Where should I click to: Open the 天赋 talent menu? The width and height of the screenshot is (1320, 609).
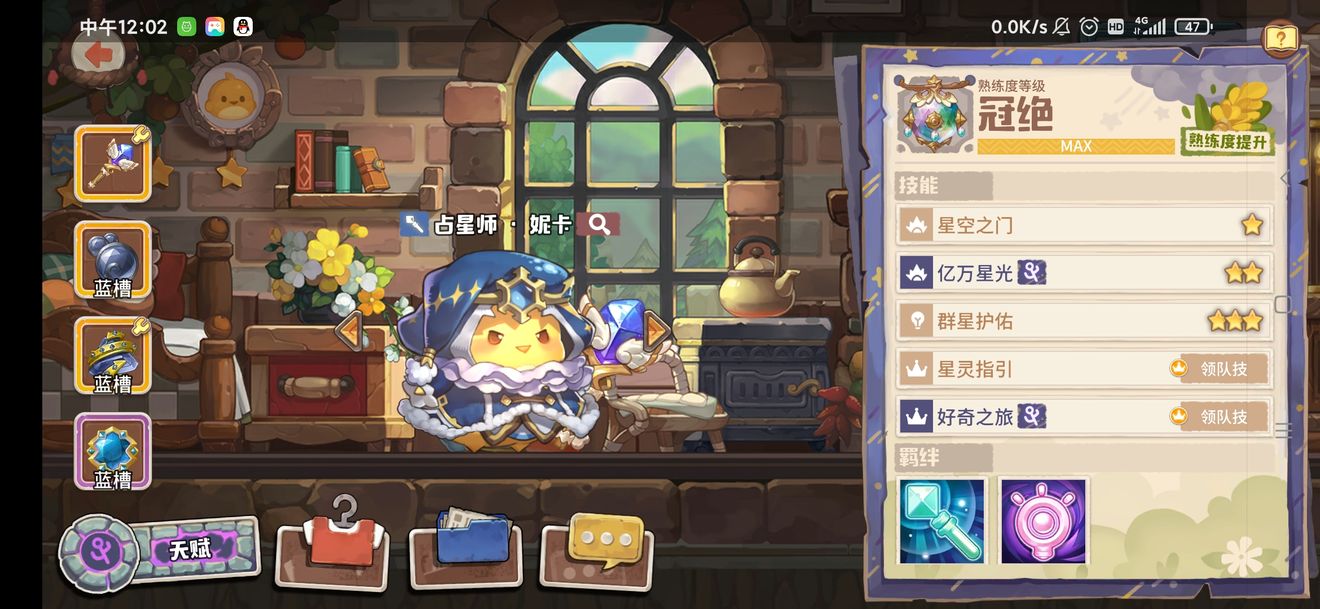coord(160,551)
